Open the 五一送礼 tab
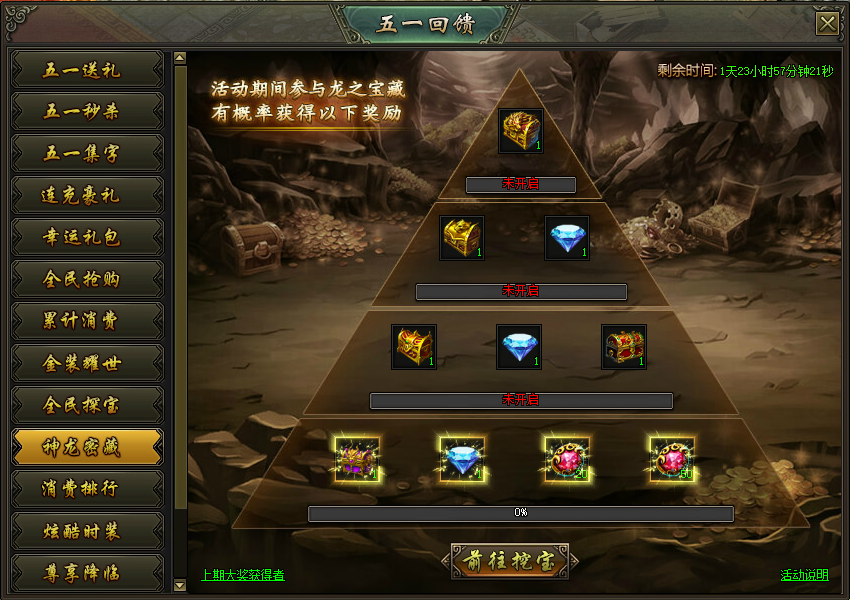850x600 pixels. tap(87, 70)
